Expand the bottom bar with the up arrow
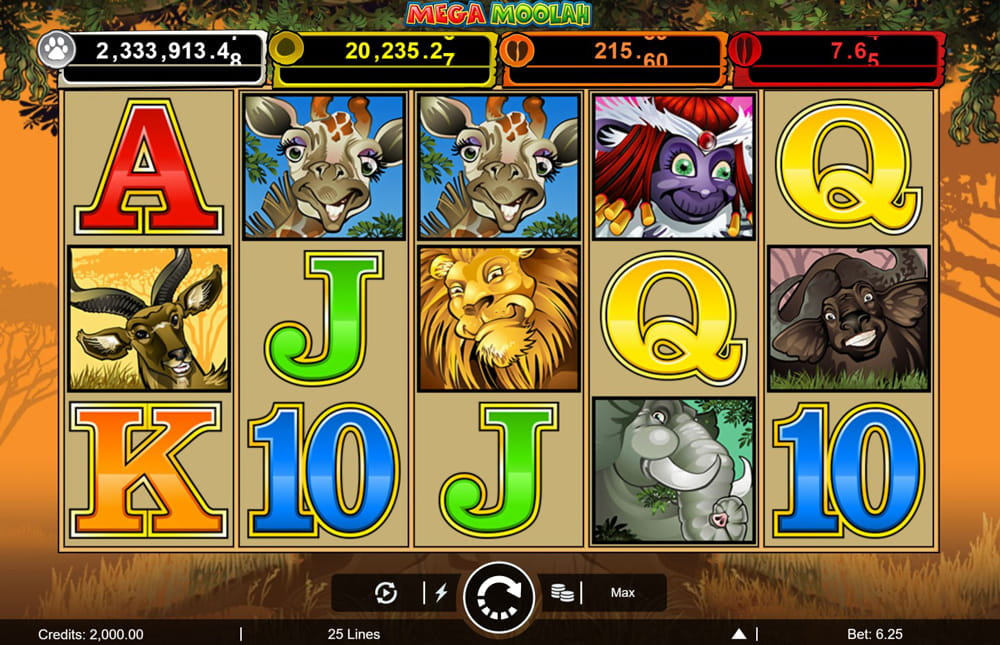 (739, 634)
